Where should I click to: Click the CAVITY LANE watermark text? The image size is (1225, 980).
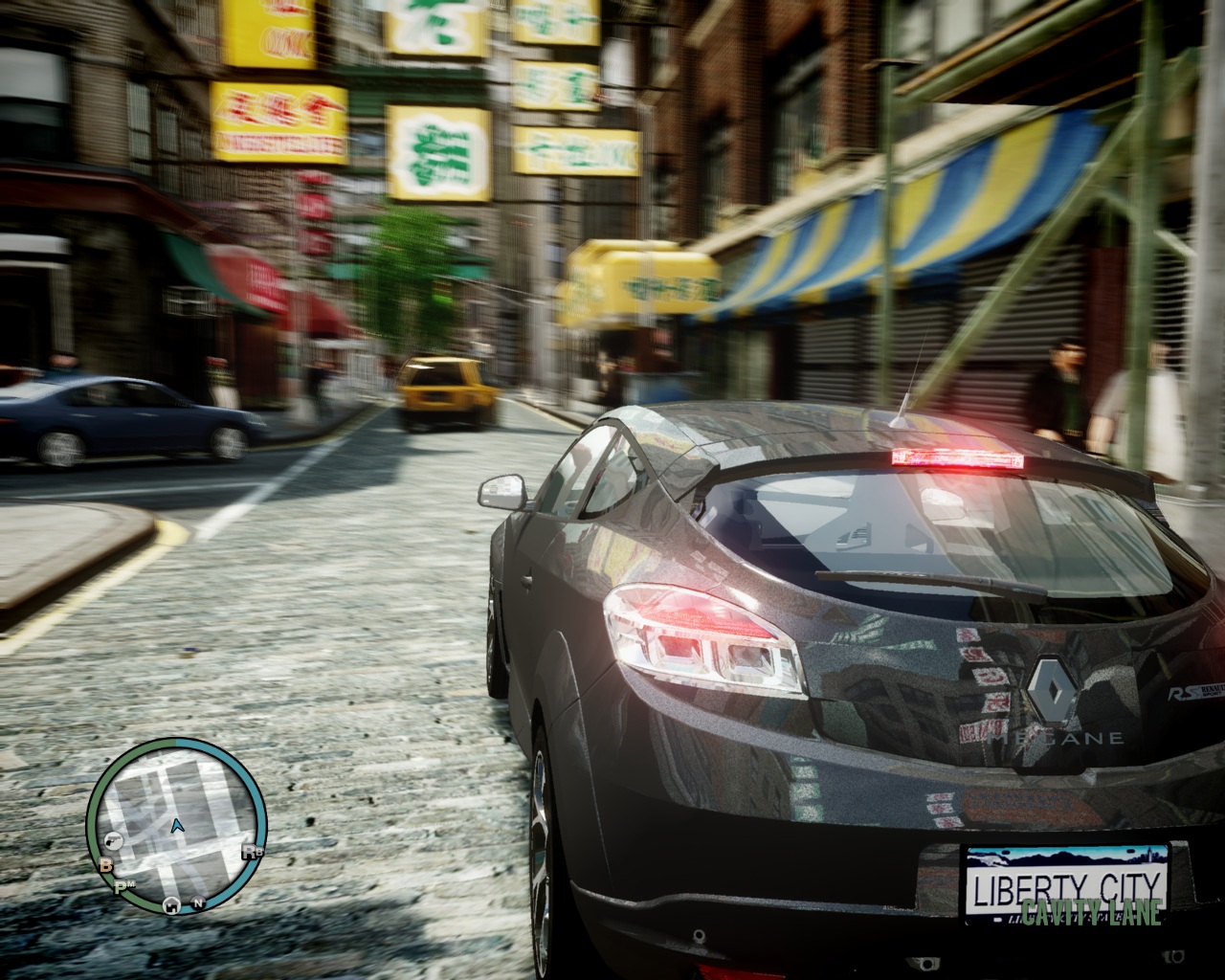coord(1091,914)
